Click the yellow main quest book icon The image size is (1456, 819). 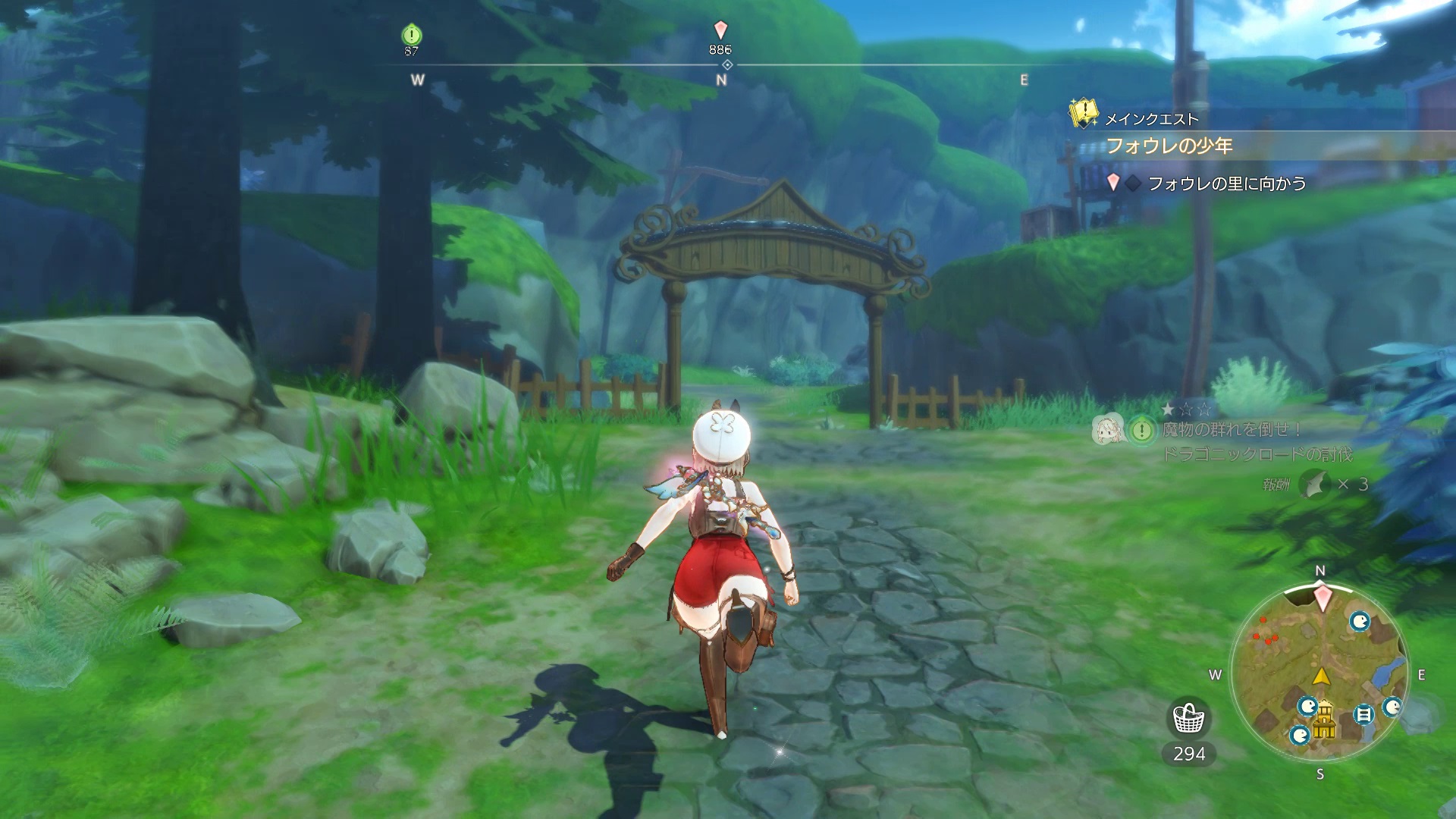click(x=1084, y=114)
